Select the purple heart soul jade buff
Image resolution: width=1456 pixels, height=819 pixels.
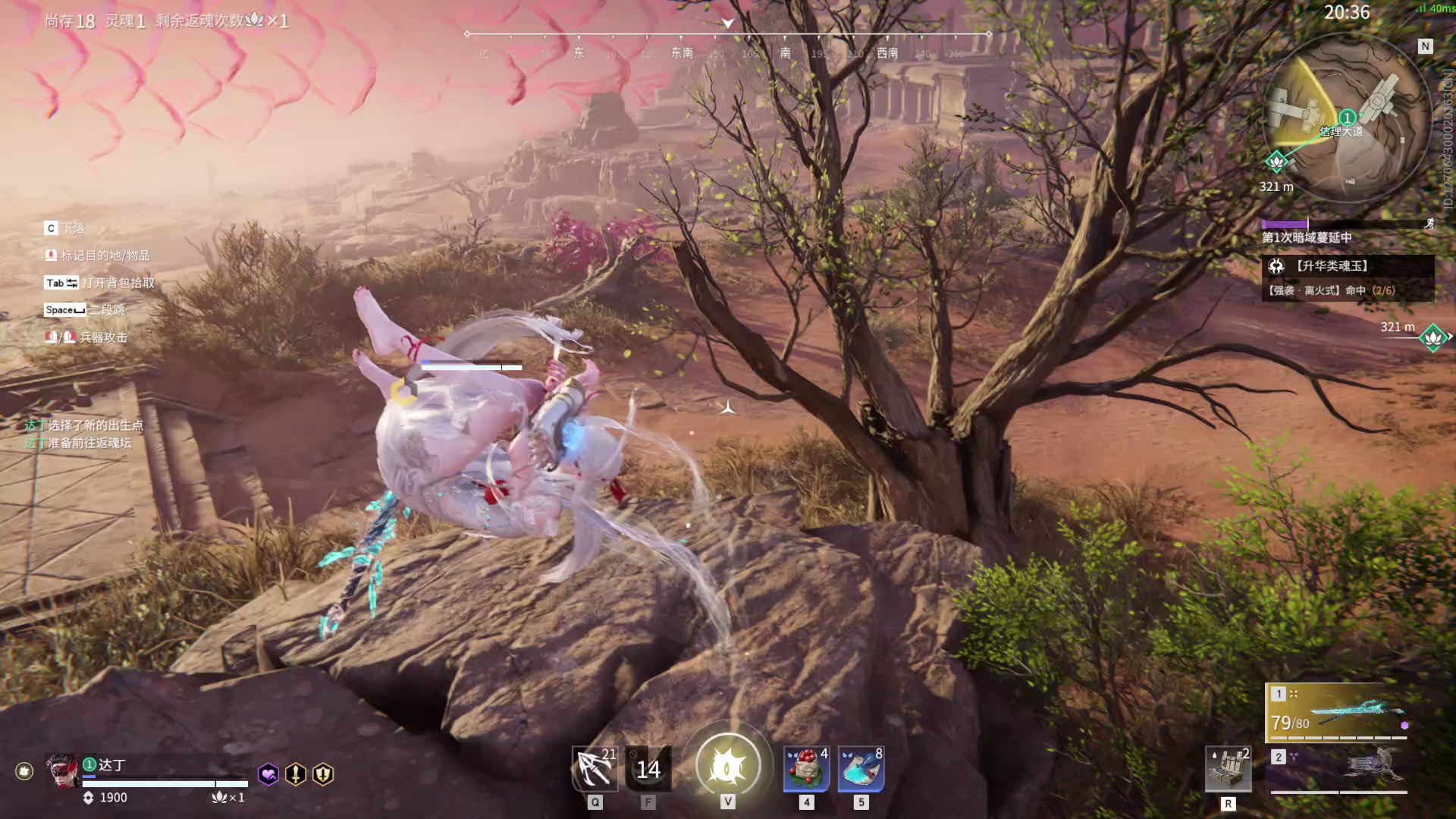point(268,774)
